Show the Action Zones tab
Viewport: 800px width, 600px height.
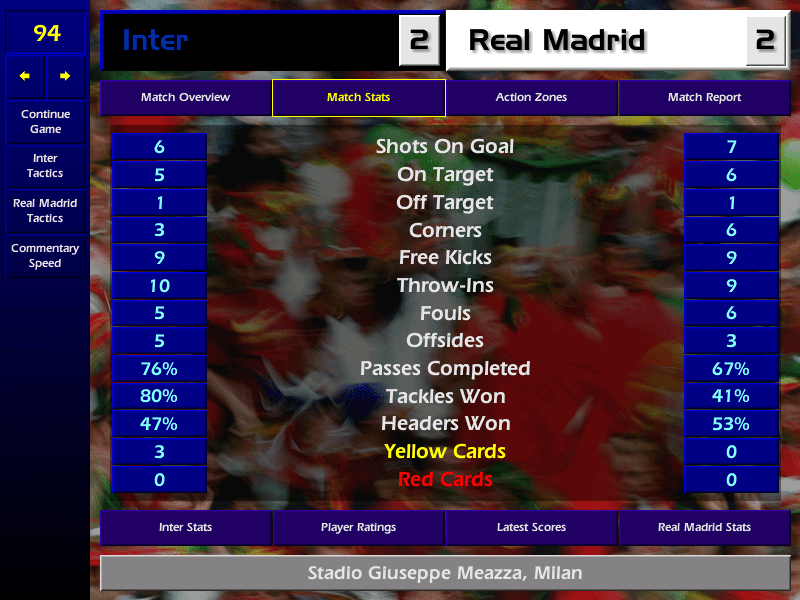(531, 98)
